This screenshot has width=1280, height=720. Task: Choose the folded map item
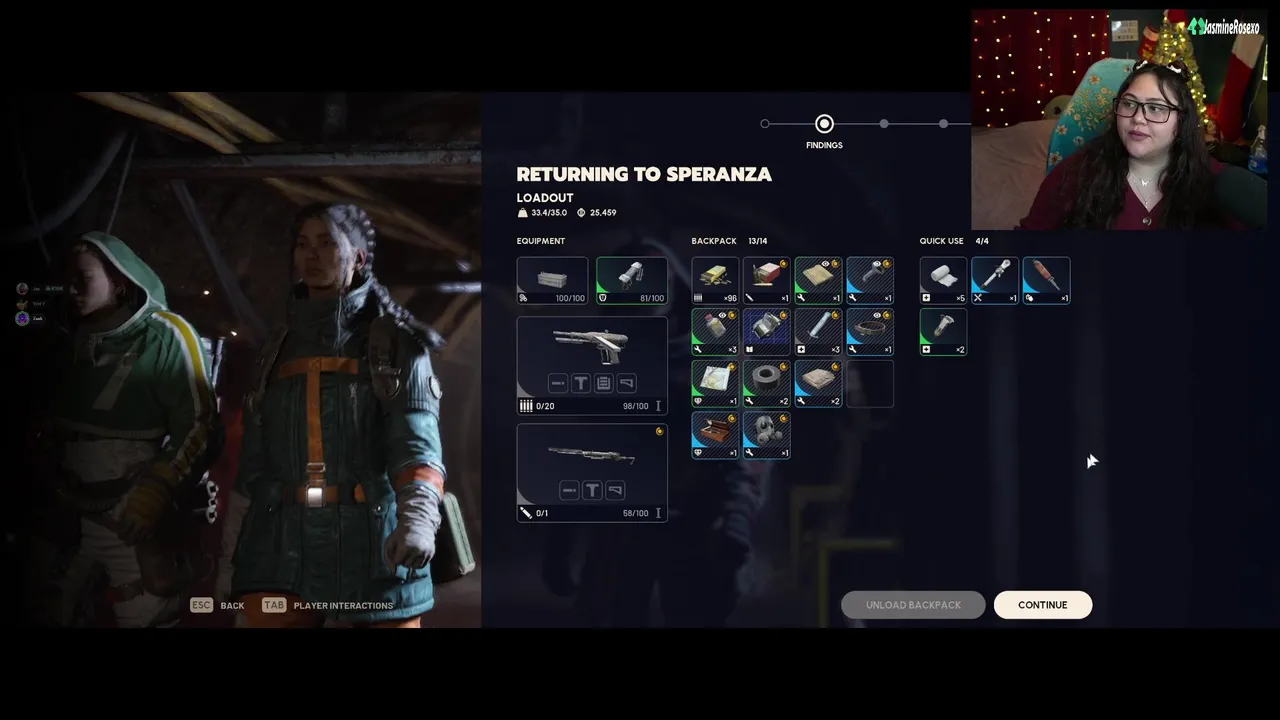[x=715, y=384]
